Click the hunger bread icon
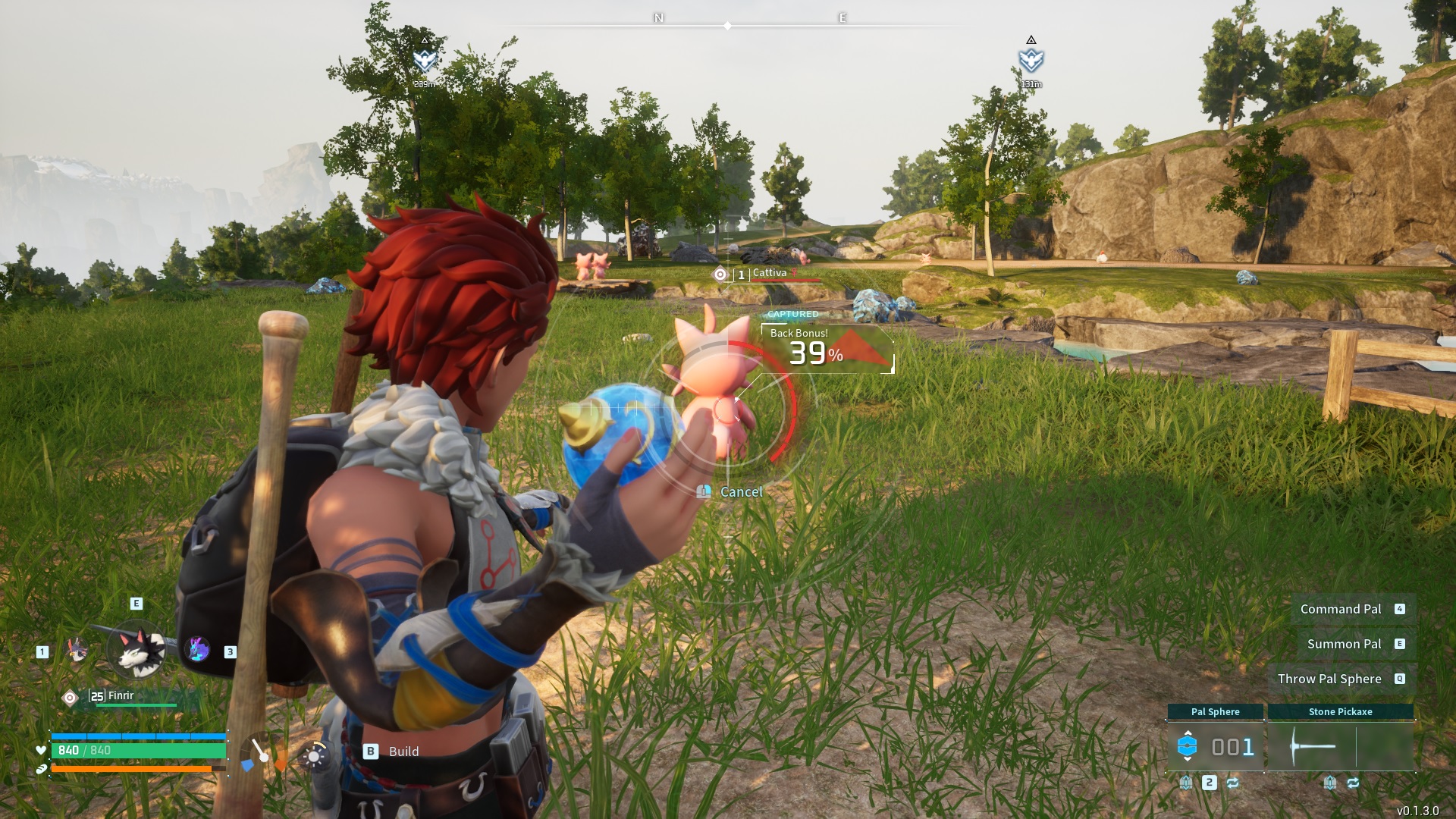The width and height of the screenshot is (1456, 819). (41, 768)
